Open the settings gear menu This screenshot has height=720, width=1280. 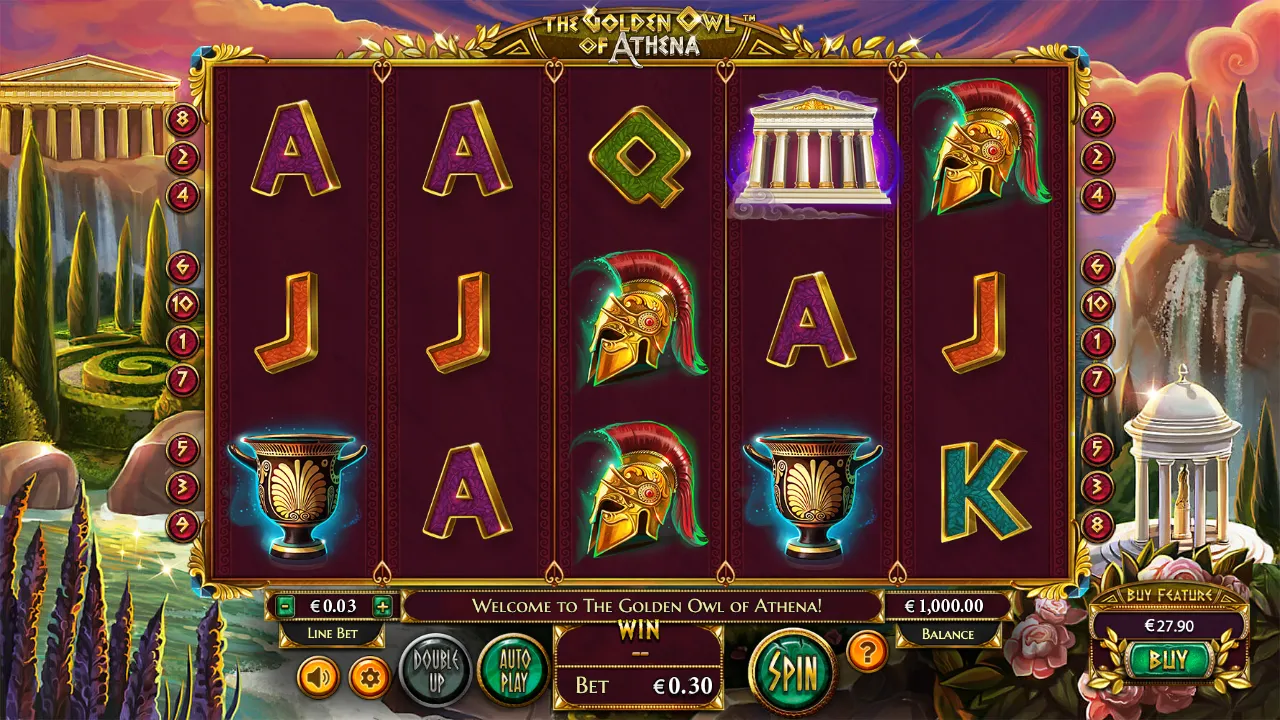[x=371, y=675]
